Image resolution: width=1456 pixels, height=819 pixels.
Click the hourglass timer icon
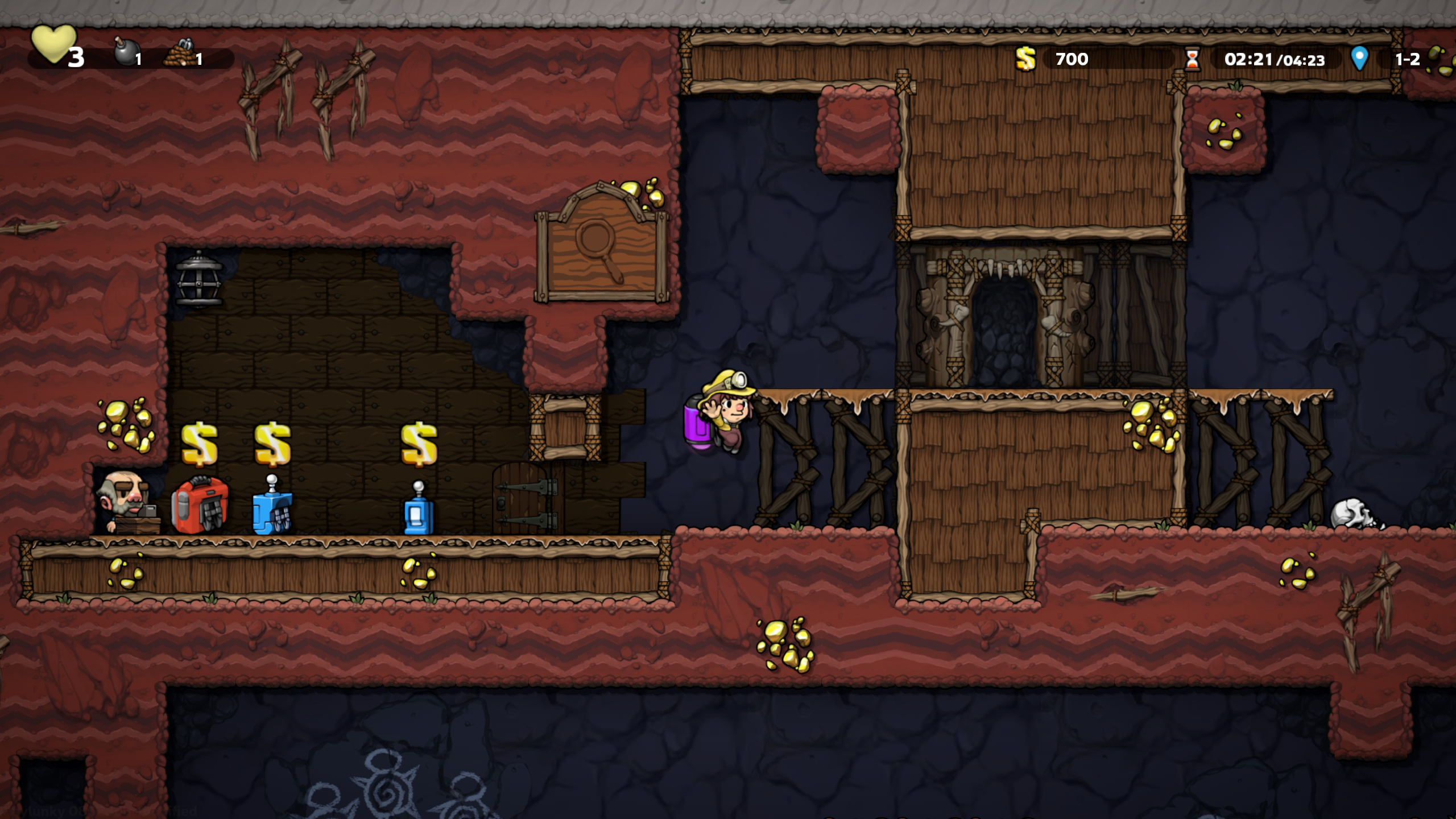pyautogui.click(x=1192, y=59)
